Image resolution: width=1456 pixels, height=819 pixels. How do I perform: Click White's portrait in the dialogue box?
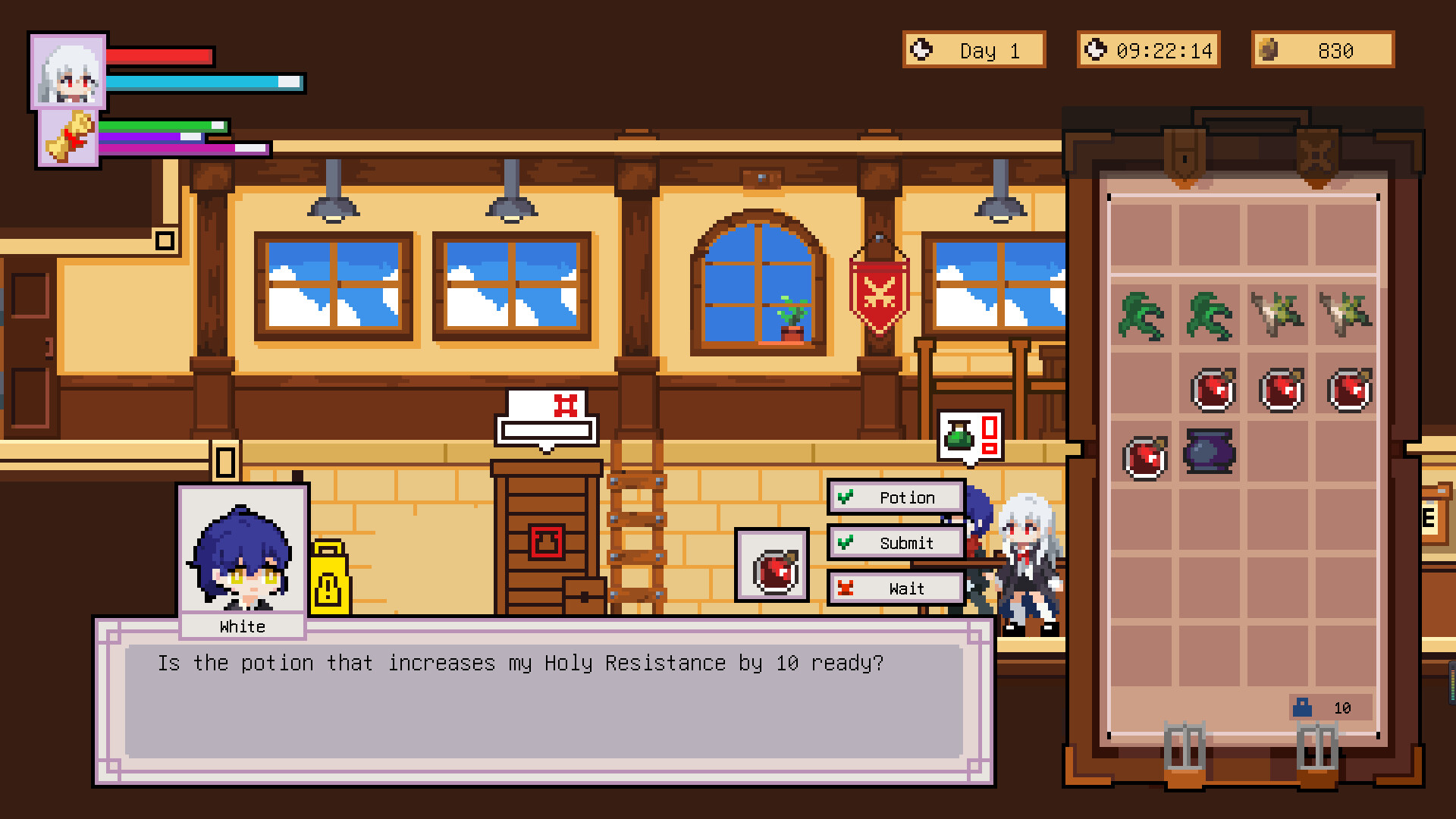241,554
